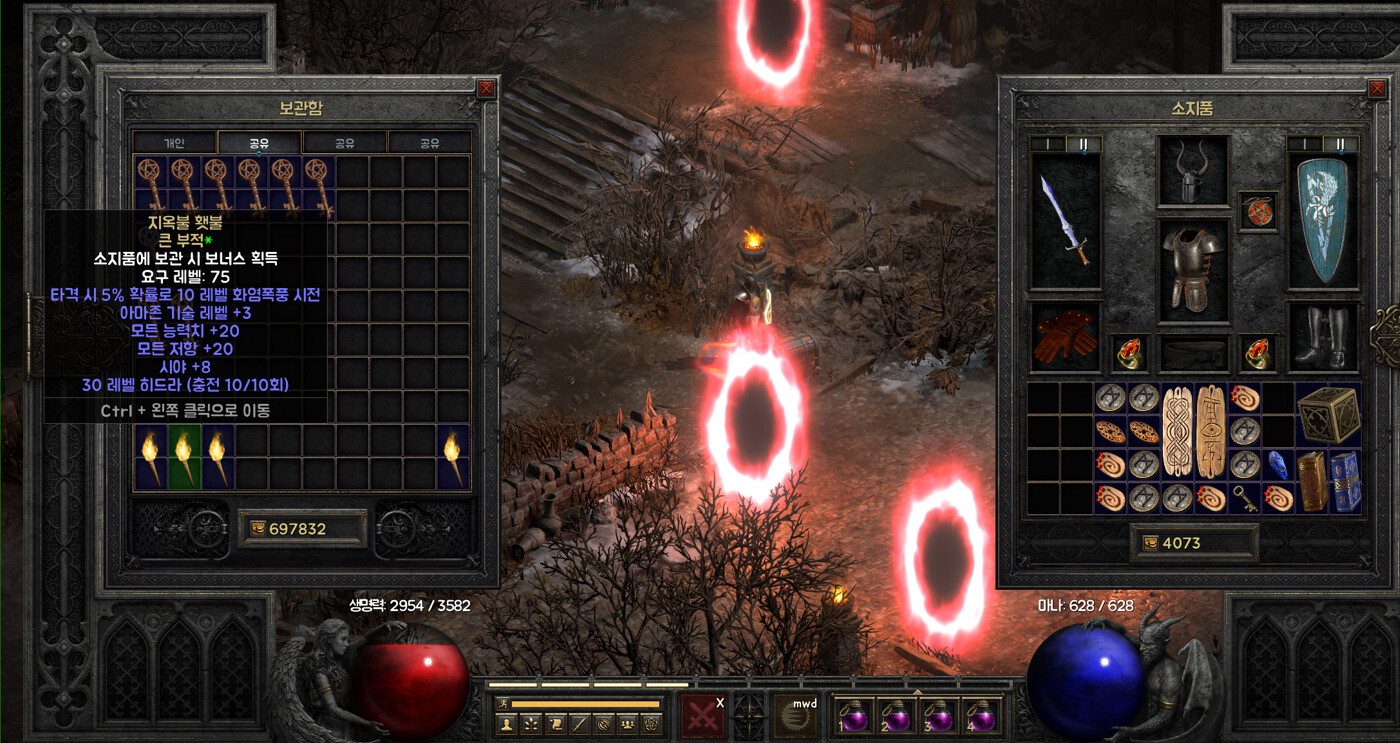Close the stash (보관함) window
The height and width of the screenshot is (743, 1400).
pyautogui.click(x=486, y=88)
